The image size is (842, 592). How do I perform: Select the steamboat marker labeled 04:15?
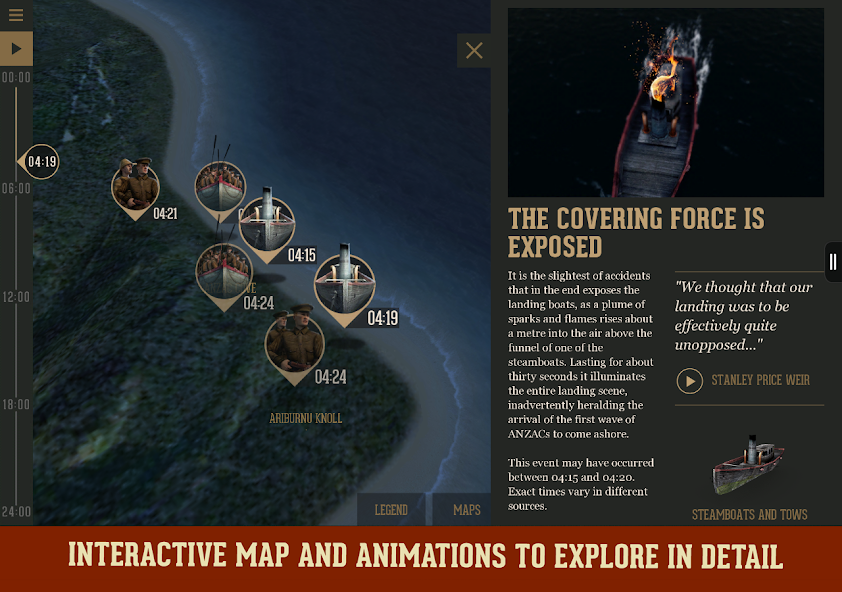tap(267, 224)
